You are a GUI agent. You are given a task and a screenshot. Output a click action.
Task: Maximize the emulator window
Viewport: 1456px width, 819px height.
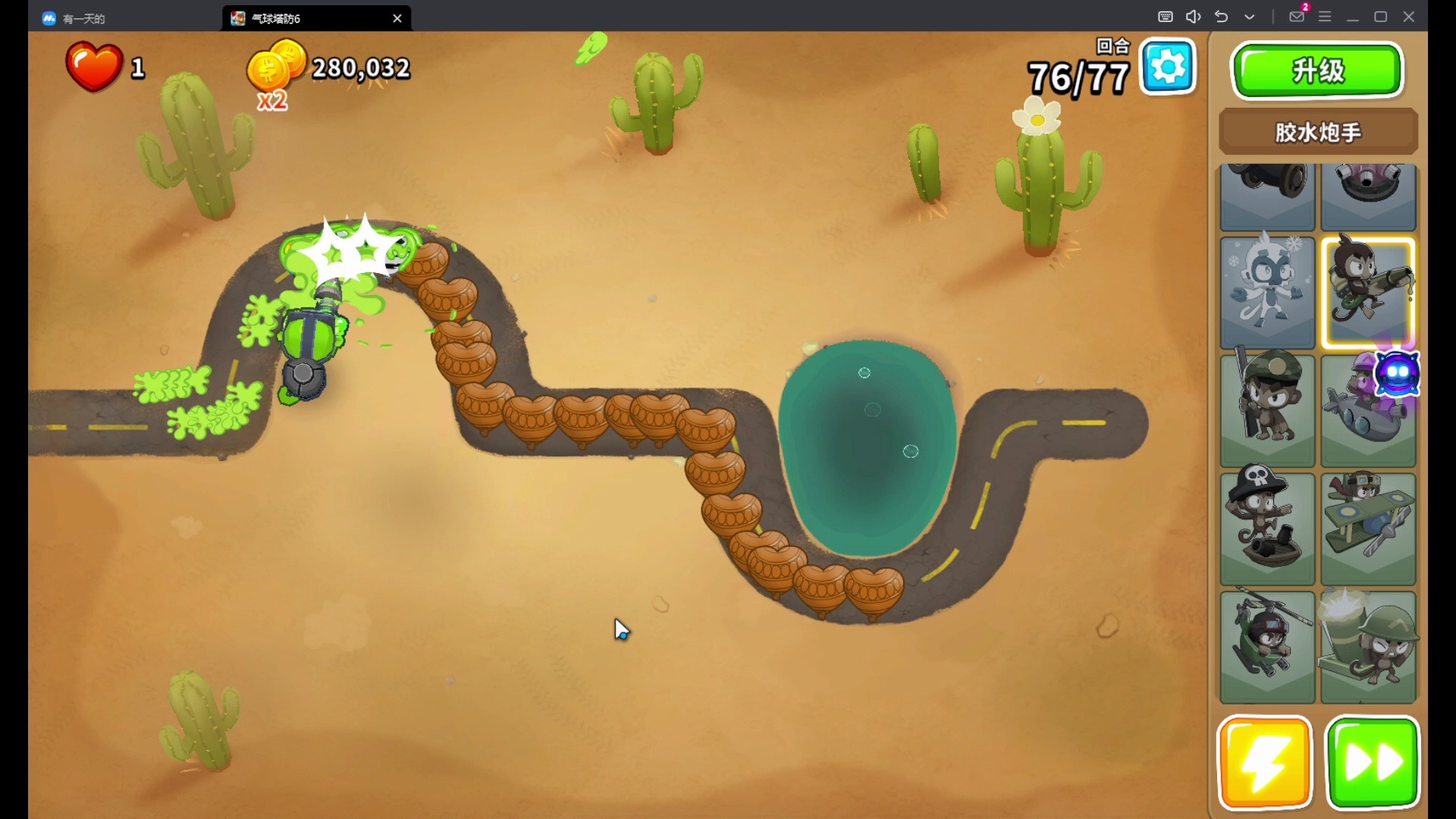tap(1381, 17)
